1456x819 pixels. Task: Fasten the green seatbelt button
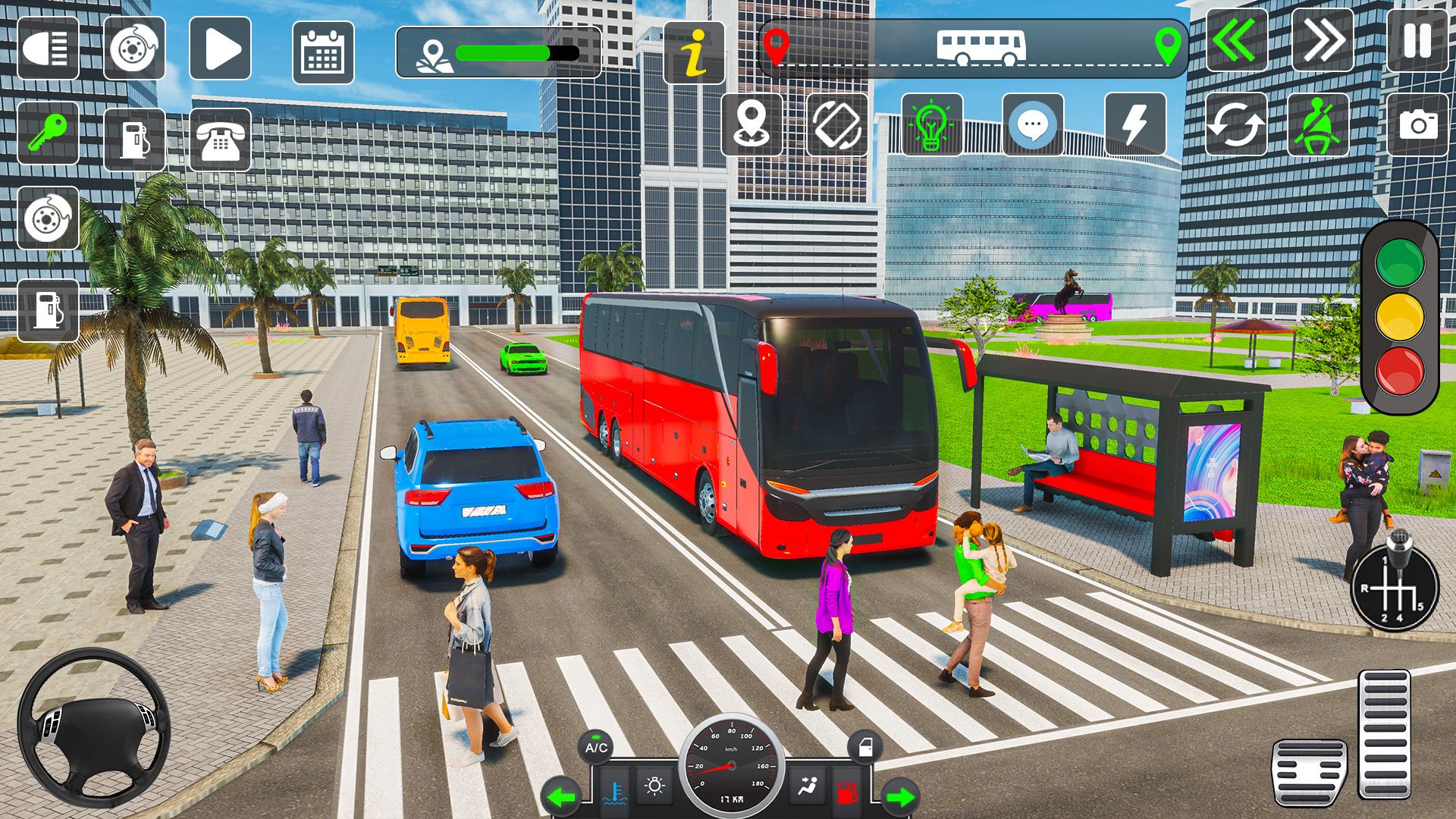[1318, 124]
